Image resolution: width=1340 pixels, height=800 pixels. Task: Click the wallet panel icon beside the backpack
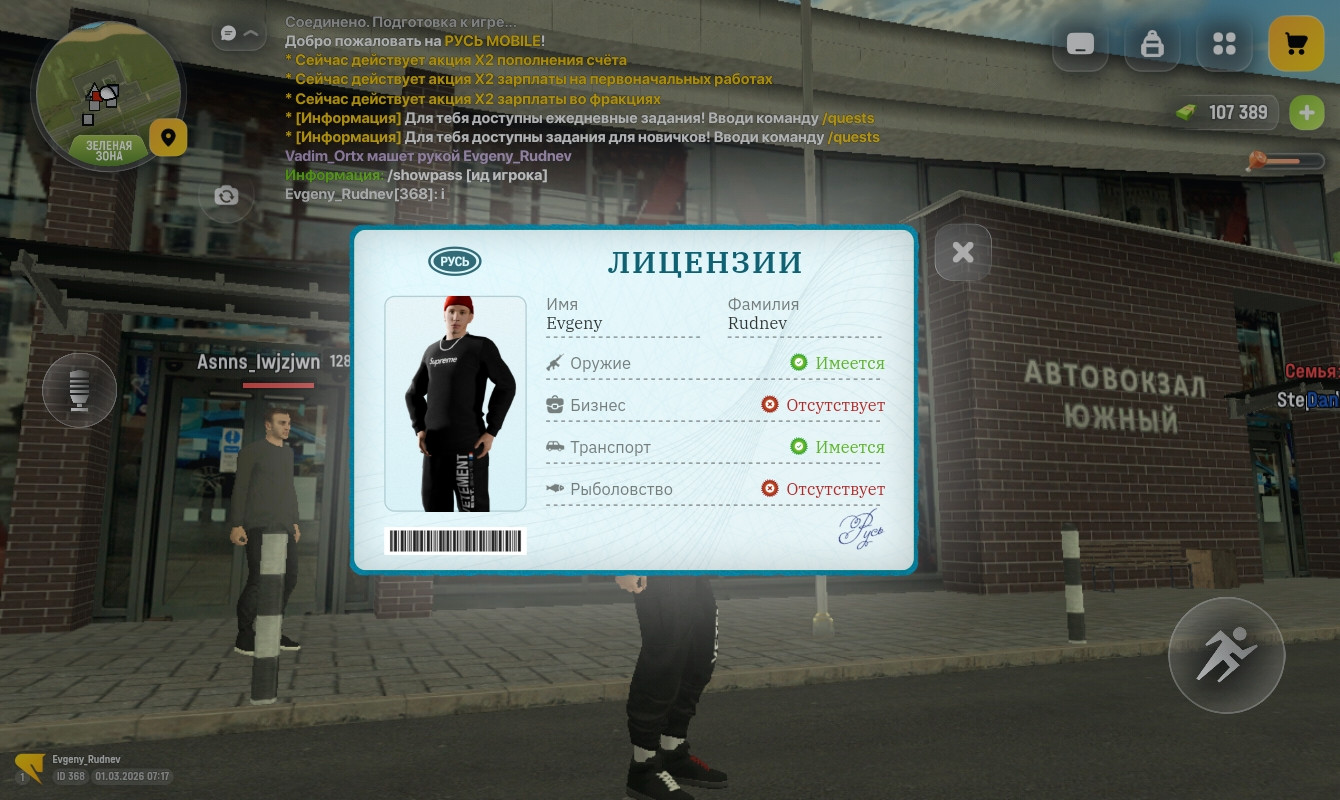[x=1080, y=43]
